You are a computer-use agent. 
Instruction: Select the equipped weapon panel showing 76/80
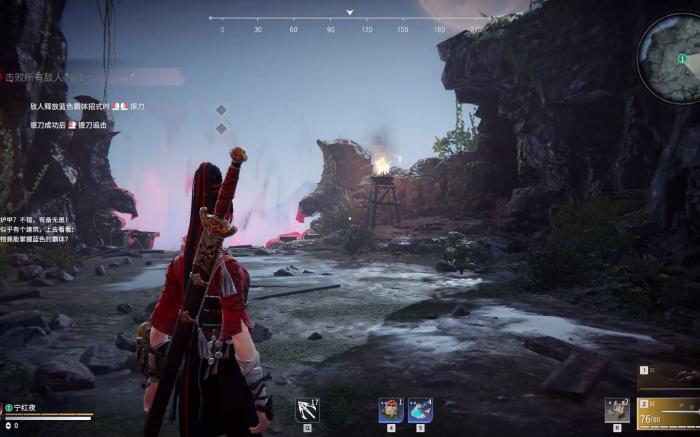tap(668, 410)
